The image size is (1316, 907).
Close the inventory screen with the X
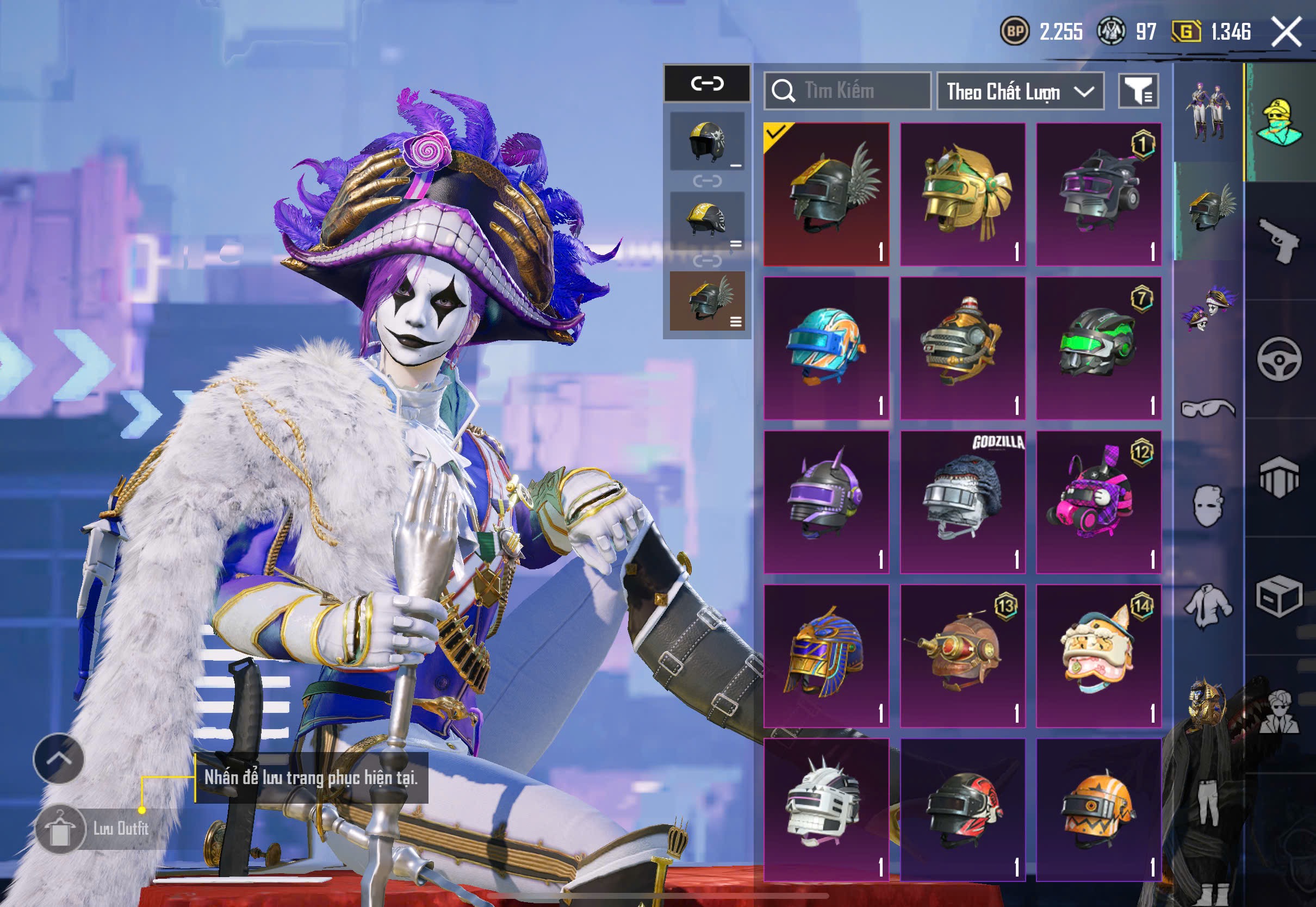click(x=1287, y=31)
